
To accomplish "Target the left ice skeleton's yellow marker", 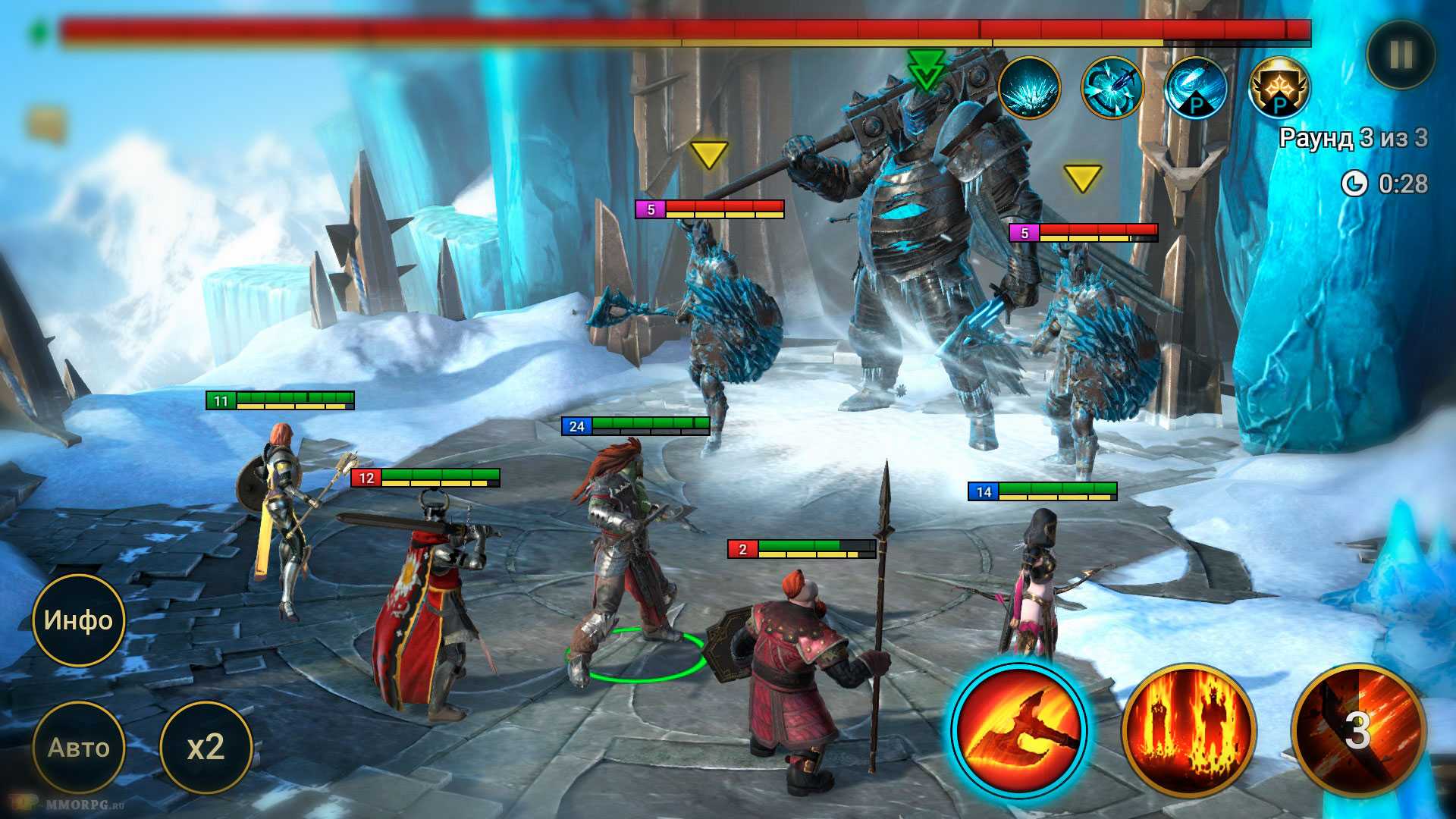I will click(x=709, y=155).
